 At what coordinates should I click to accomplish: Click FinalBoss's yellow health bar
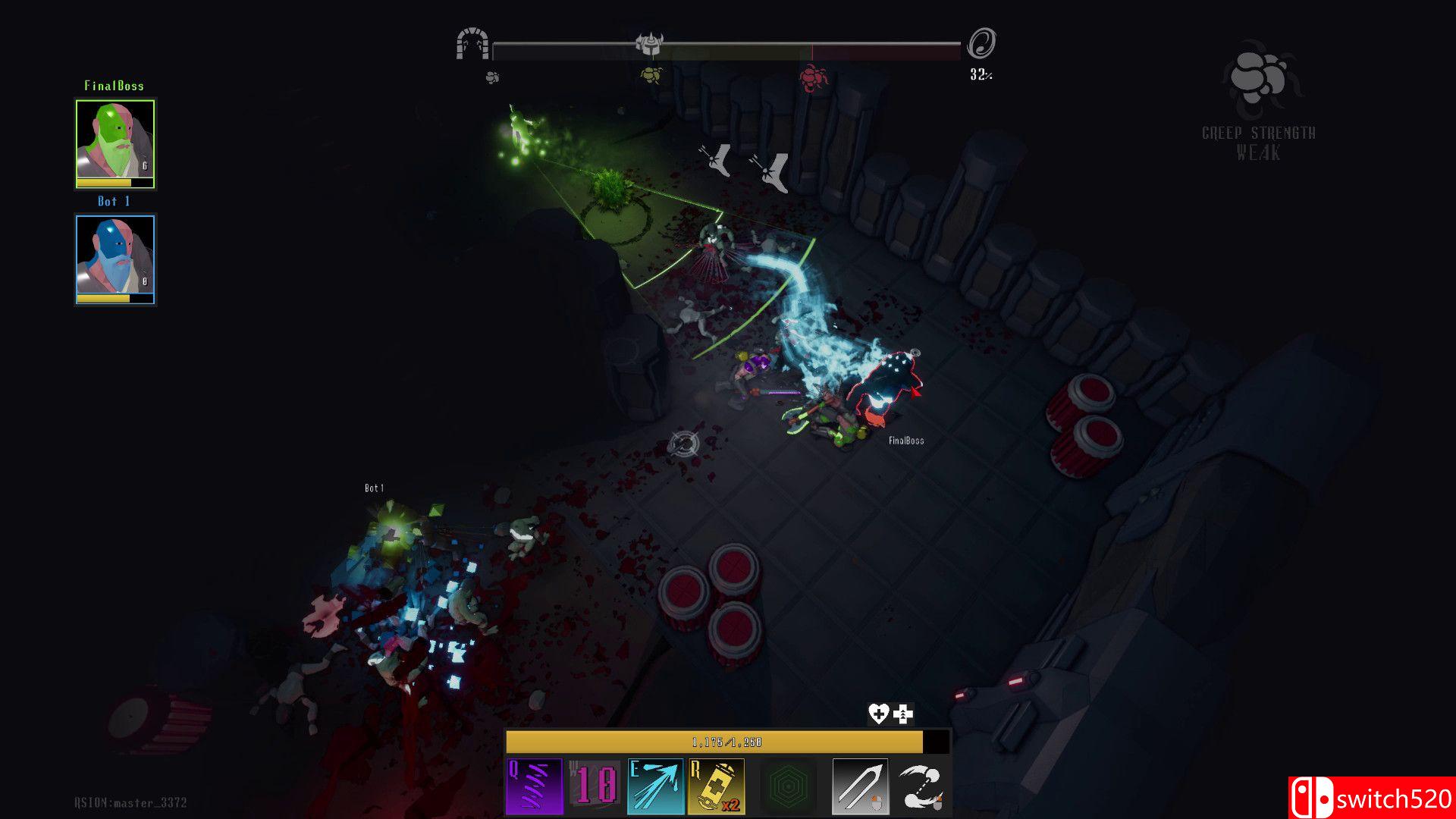click(114, 182)
